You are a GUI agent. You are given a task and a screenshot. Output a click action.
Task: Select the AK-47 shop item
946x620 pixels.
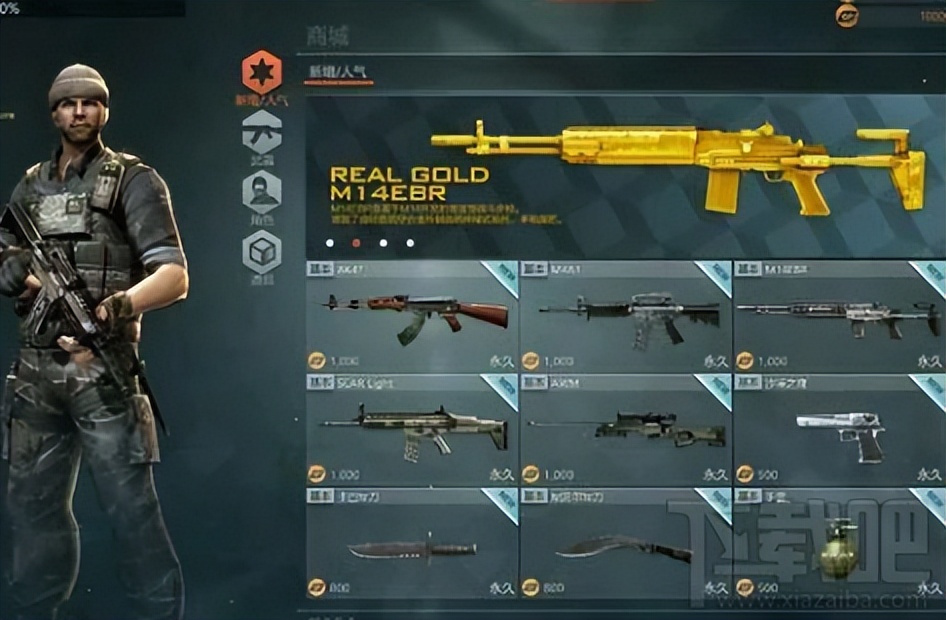pos(412,316)
